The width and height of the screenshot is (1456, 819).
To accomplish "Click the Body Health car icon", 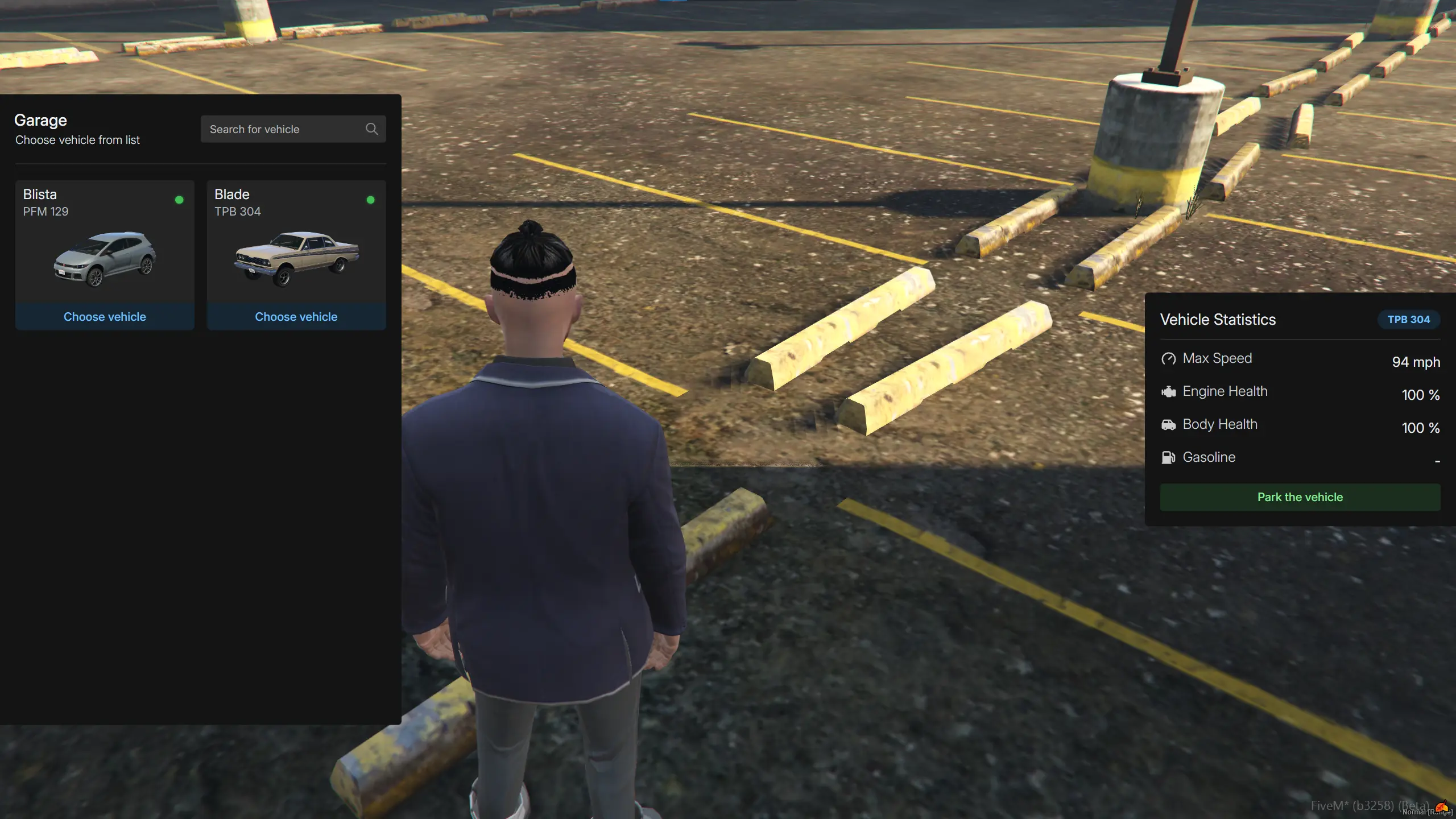I will pos(1169,424).
